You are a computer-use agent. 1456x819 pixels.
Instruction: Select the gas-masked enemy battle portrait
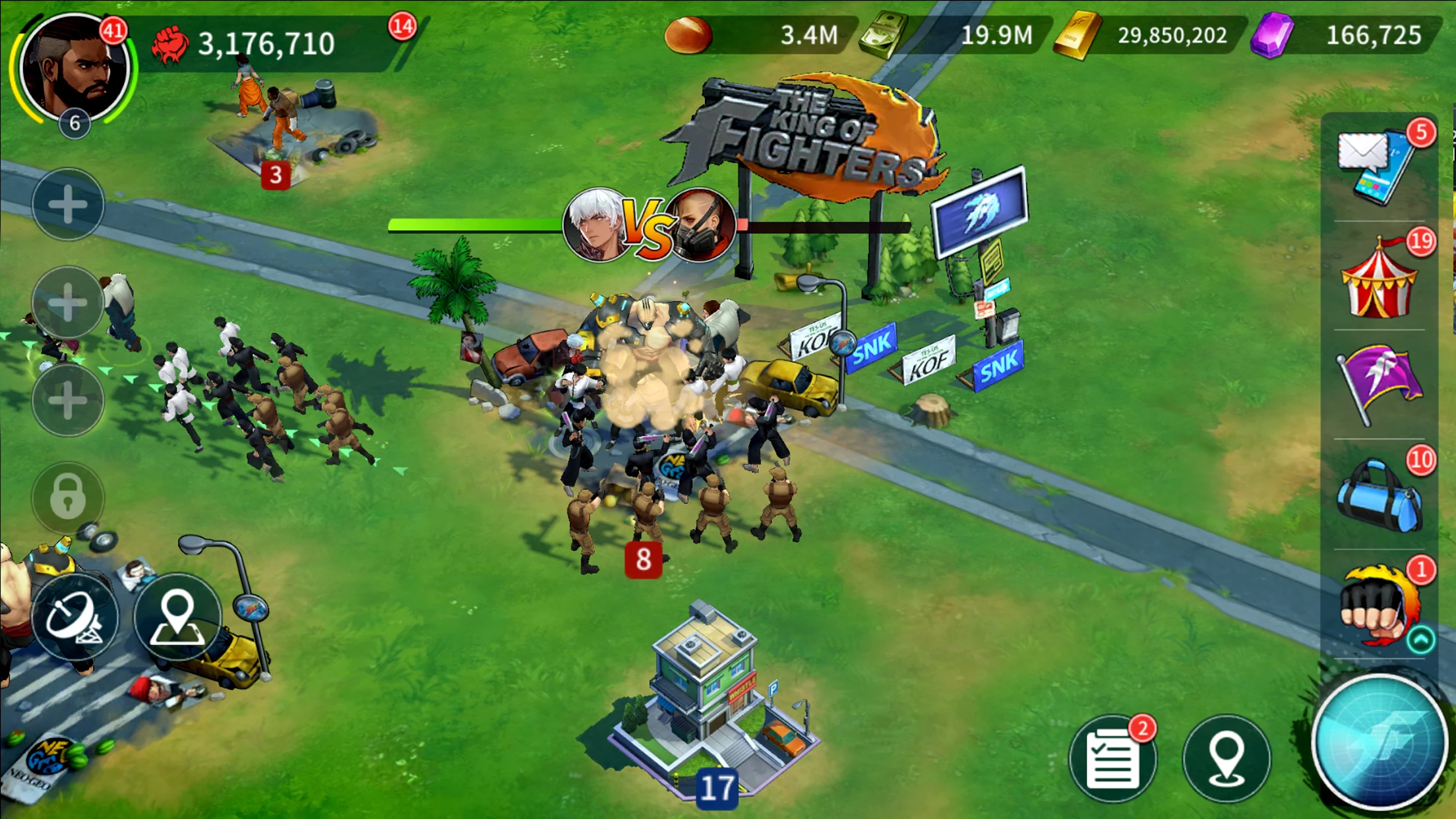[702, 226]
